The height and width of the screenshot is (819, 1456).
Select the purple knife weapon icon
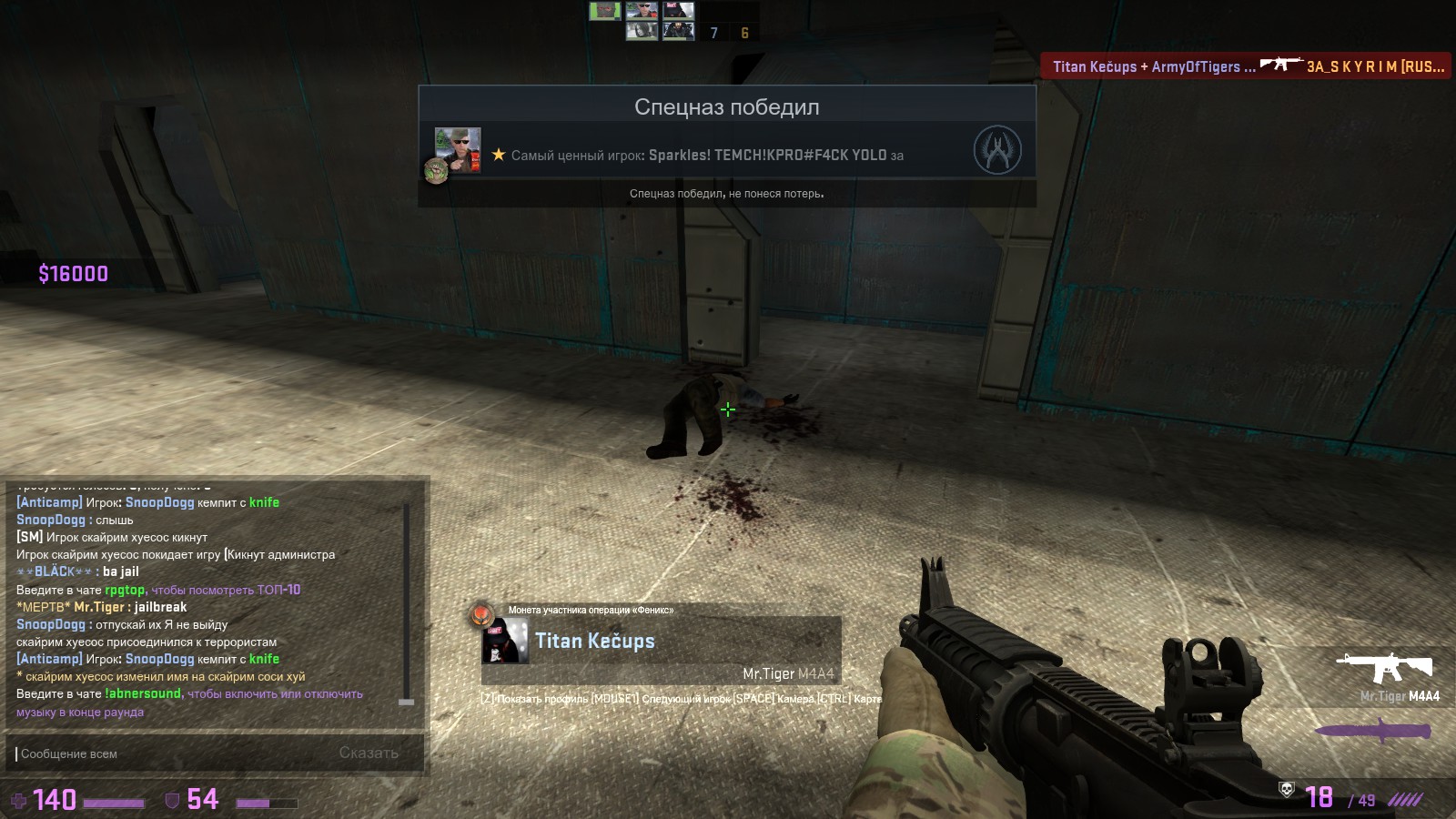tap(1373, 731)
